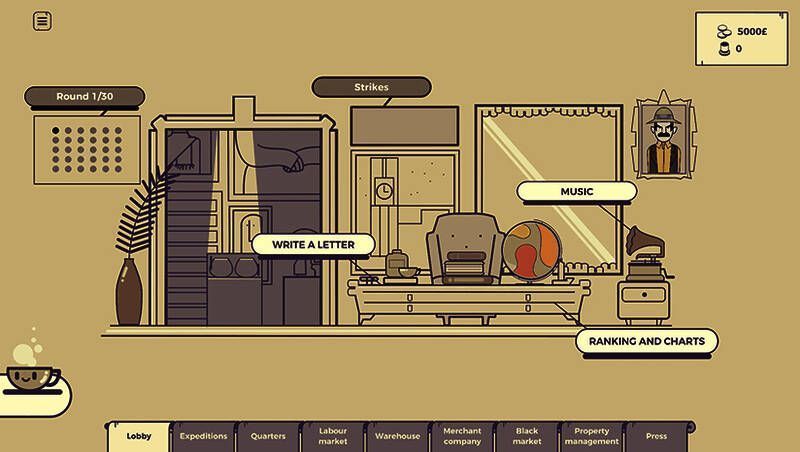Click the Write a Letter label
This screenshot has height=452, width=800.
(312, 244)
